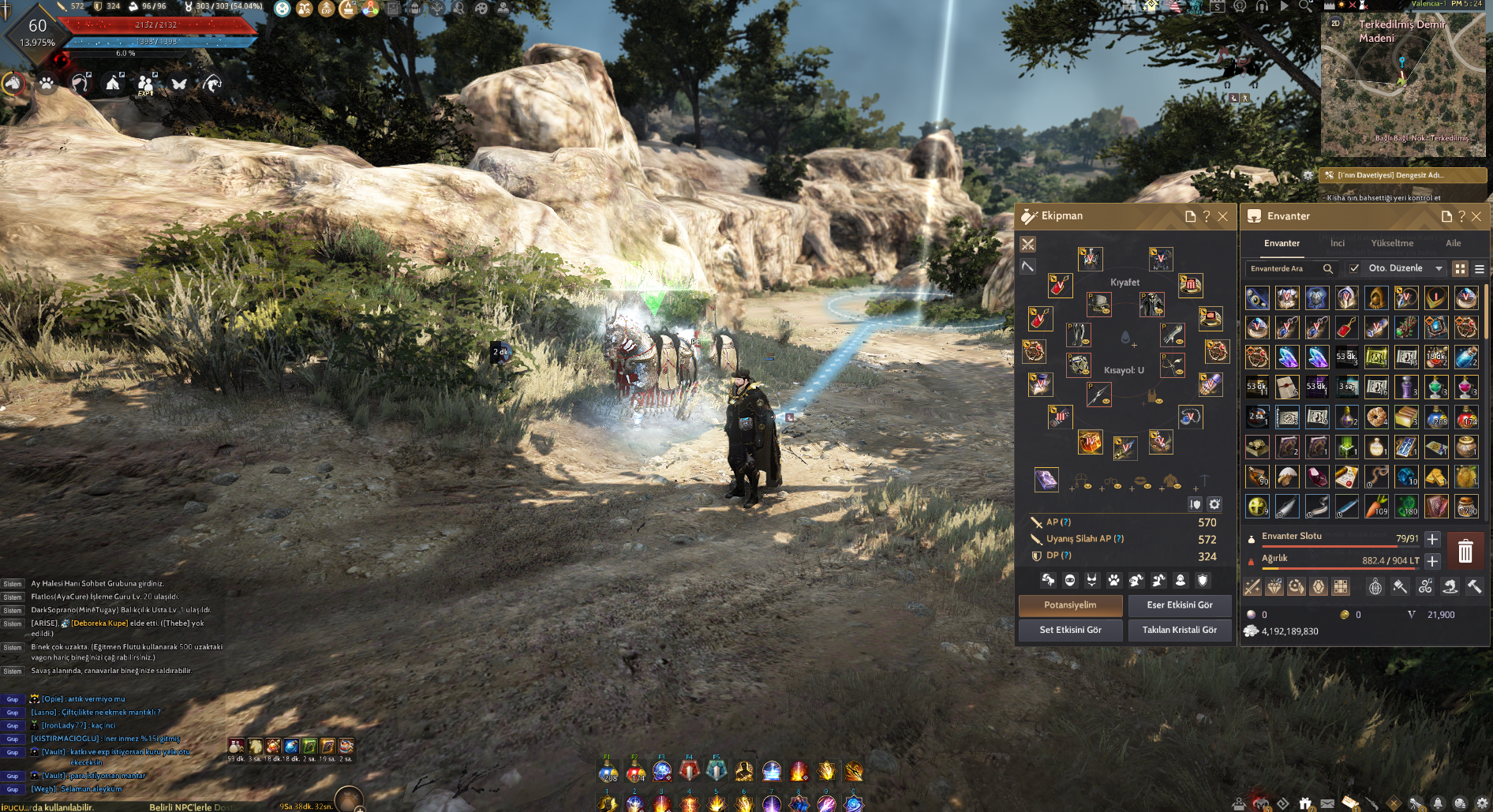This screenshot has width=1493, height=812.
Task: Open the dye palette icon in inventory footer
Action: pos(1400,587)
